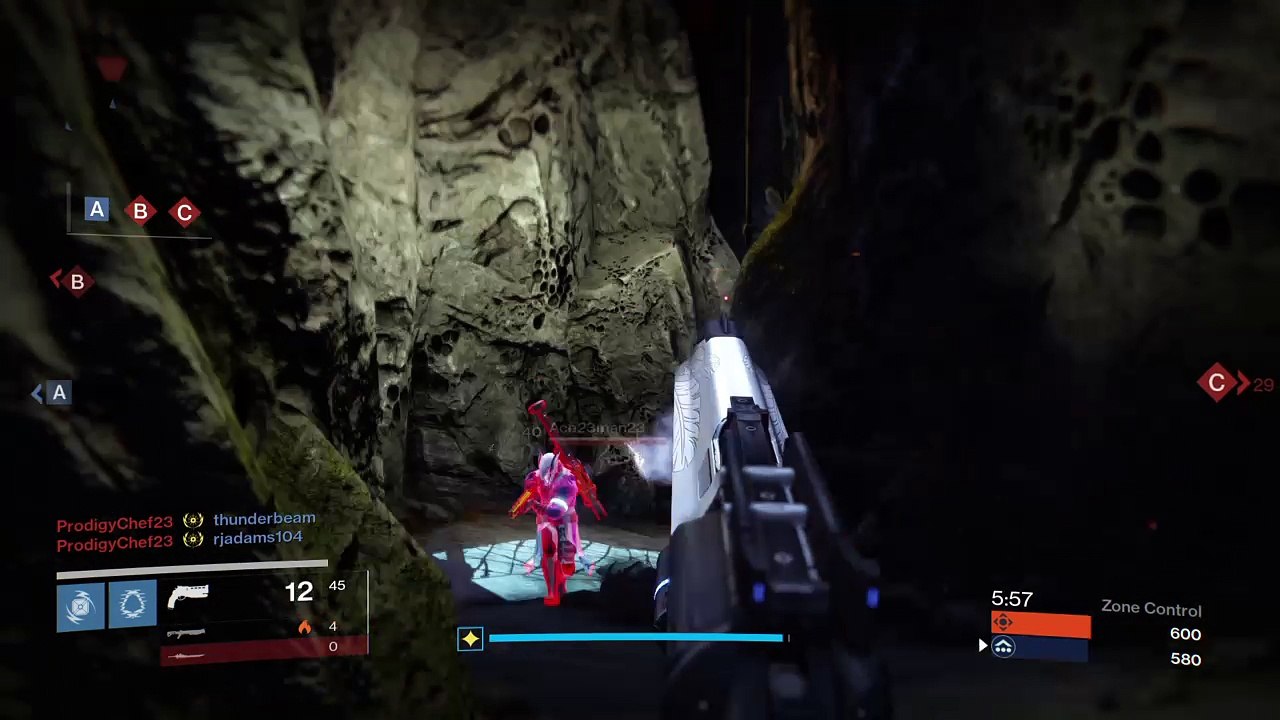Activate the grenade ability icon
This screenshot has height=720, width=1280.
tap(80, 605)
